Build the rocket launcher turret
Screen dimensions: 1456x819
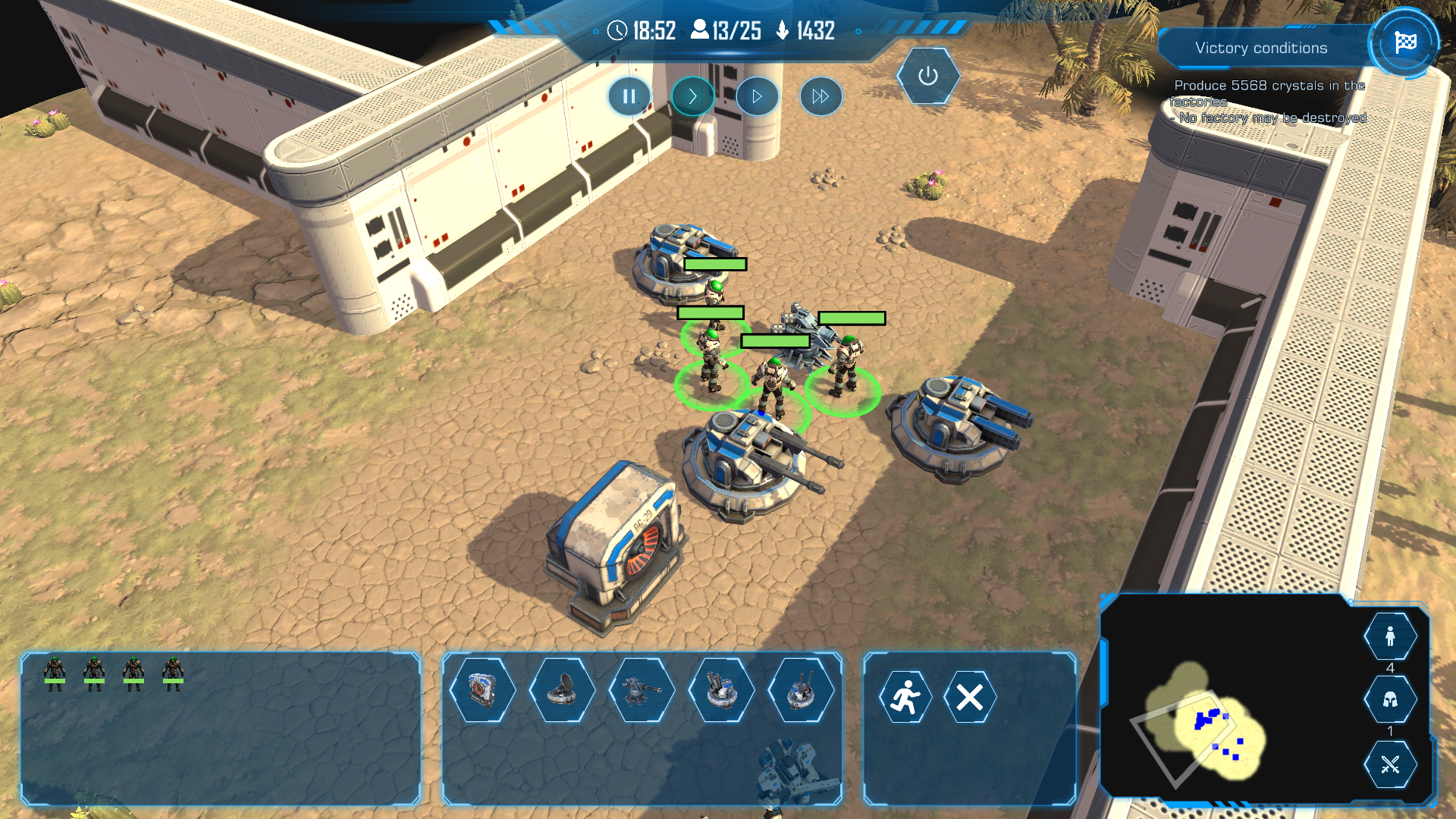721,690
